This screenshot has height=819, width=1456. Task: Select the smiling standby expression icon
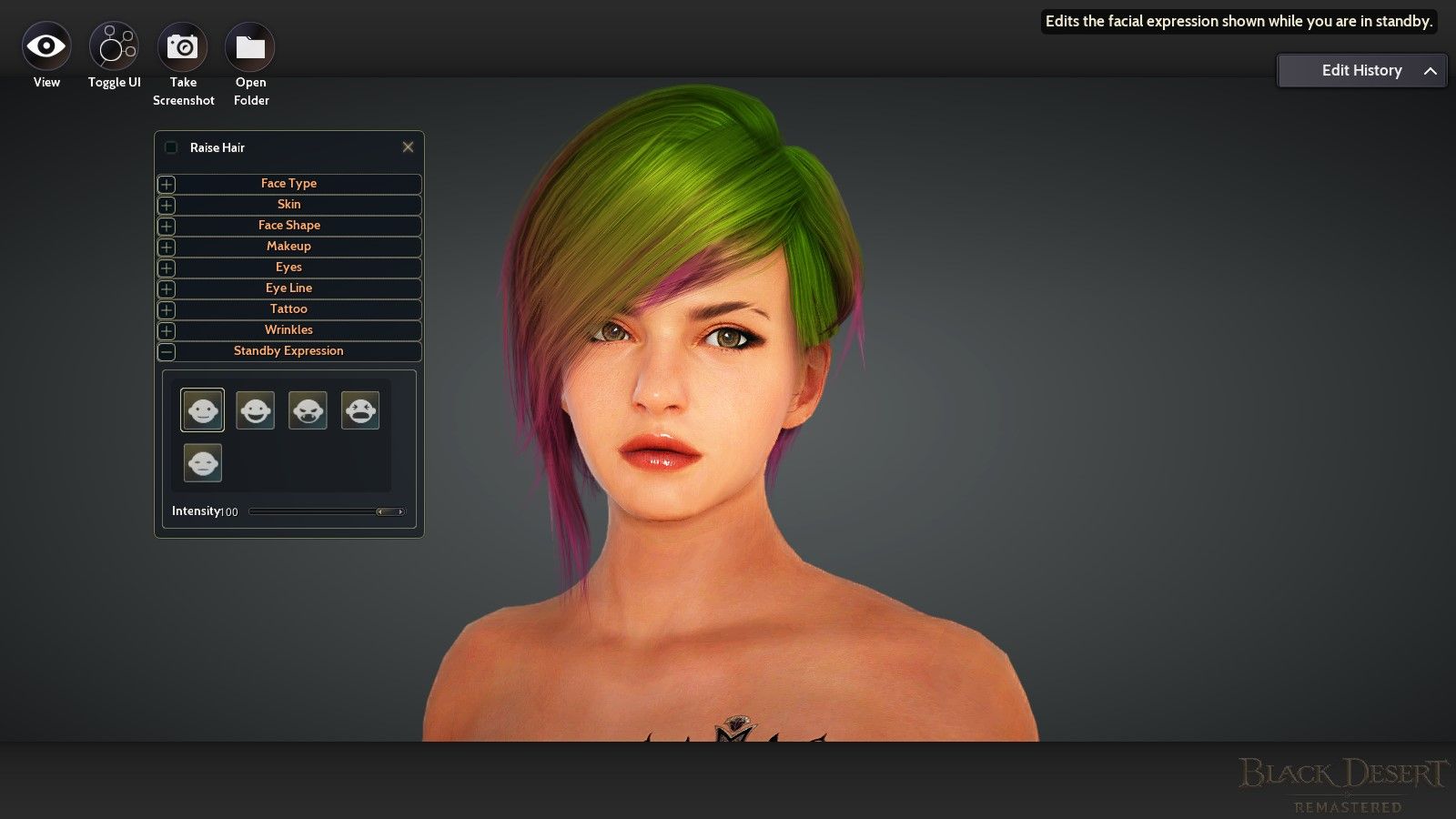tap(202, 409)
